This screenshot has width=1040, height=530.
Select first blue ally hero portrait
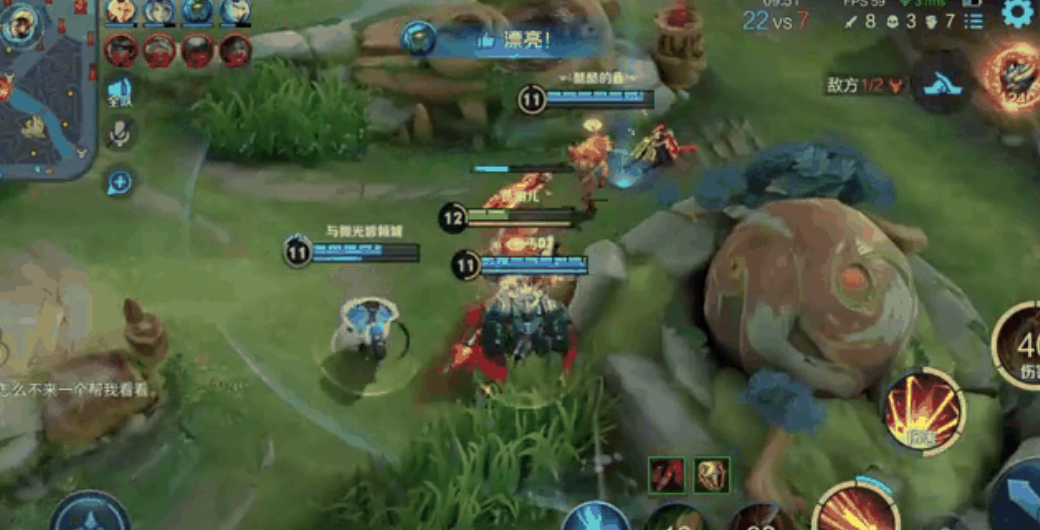121,11
